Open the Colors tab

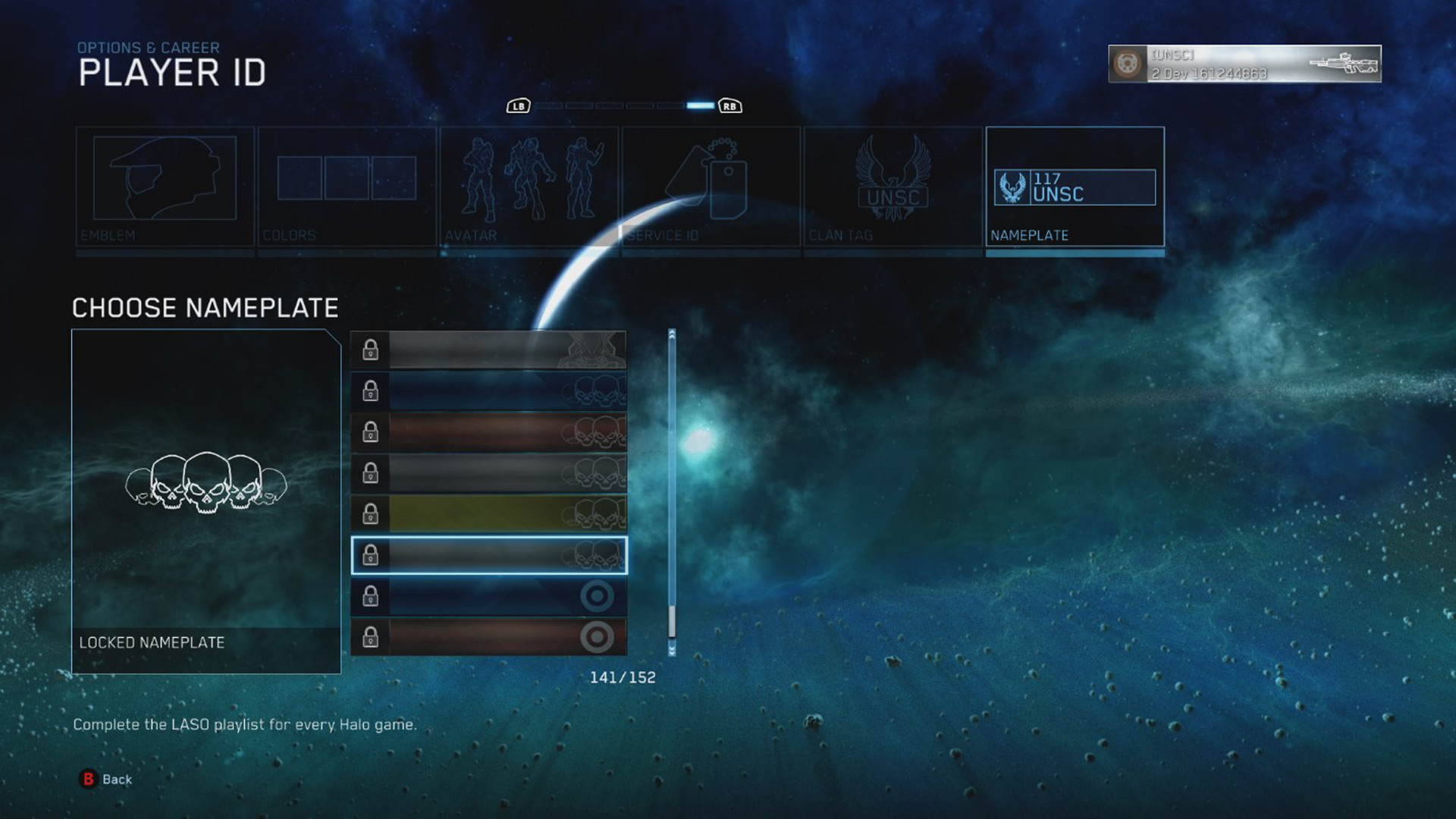347,187
